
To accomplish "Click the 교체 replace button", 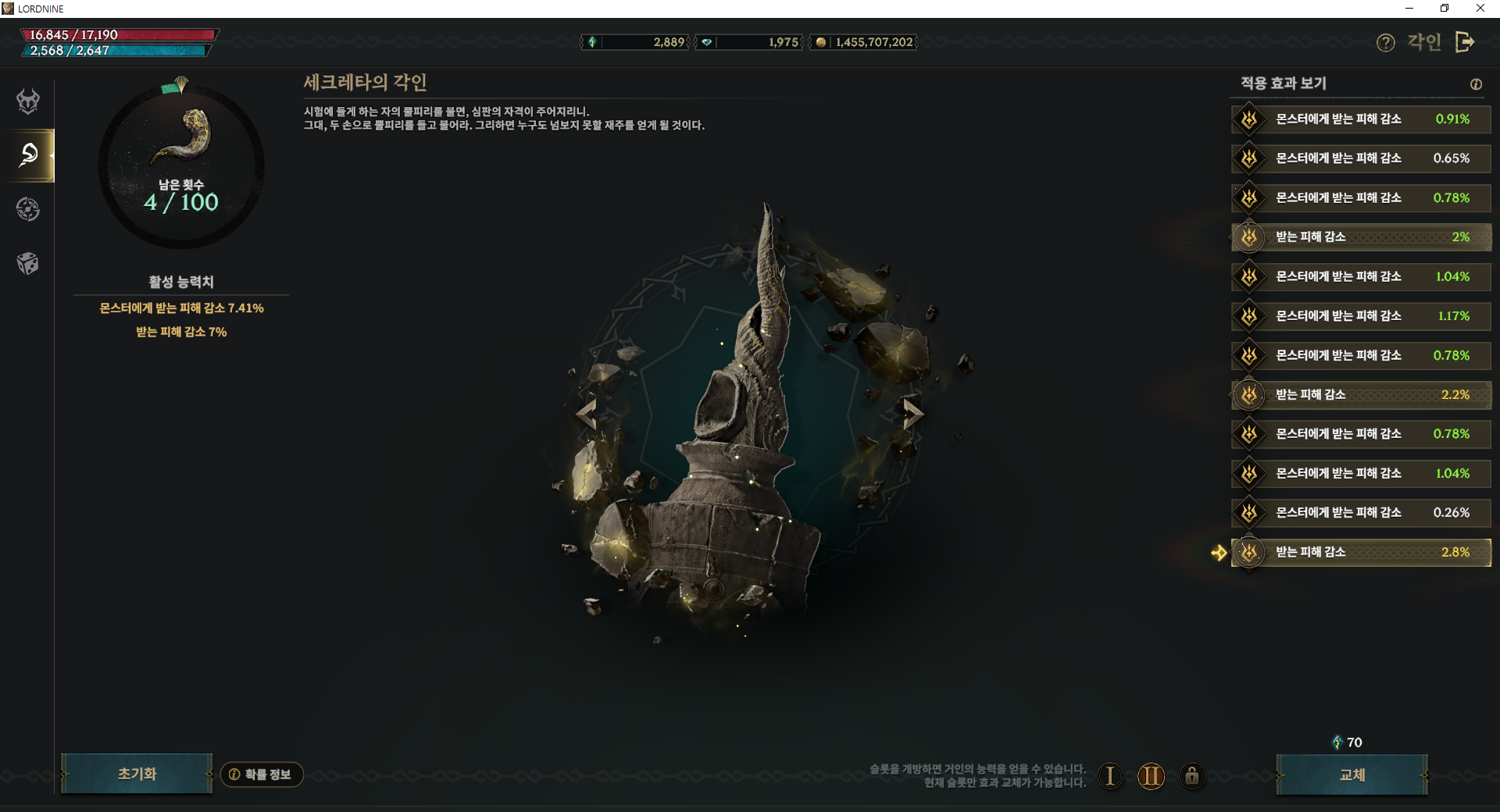I will tap(1352, 775).
